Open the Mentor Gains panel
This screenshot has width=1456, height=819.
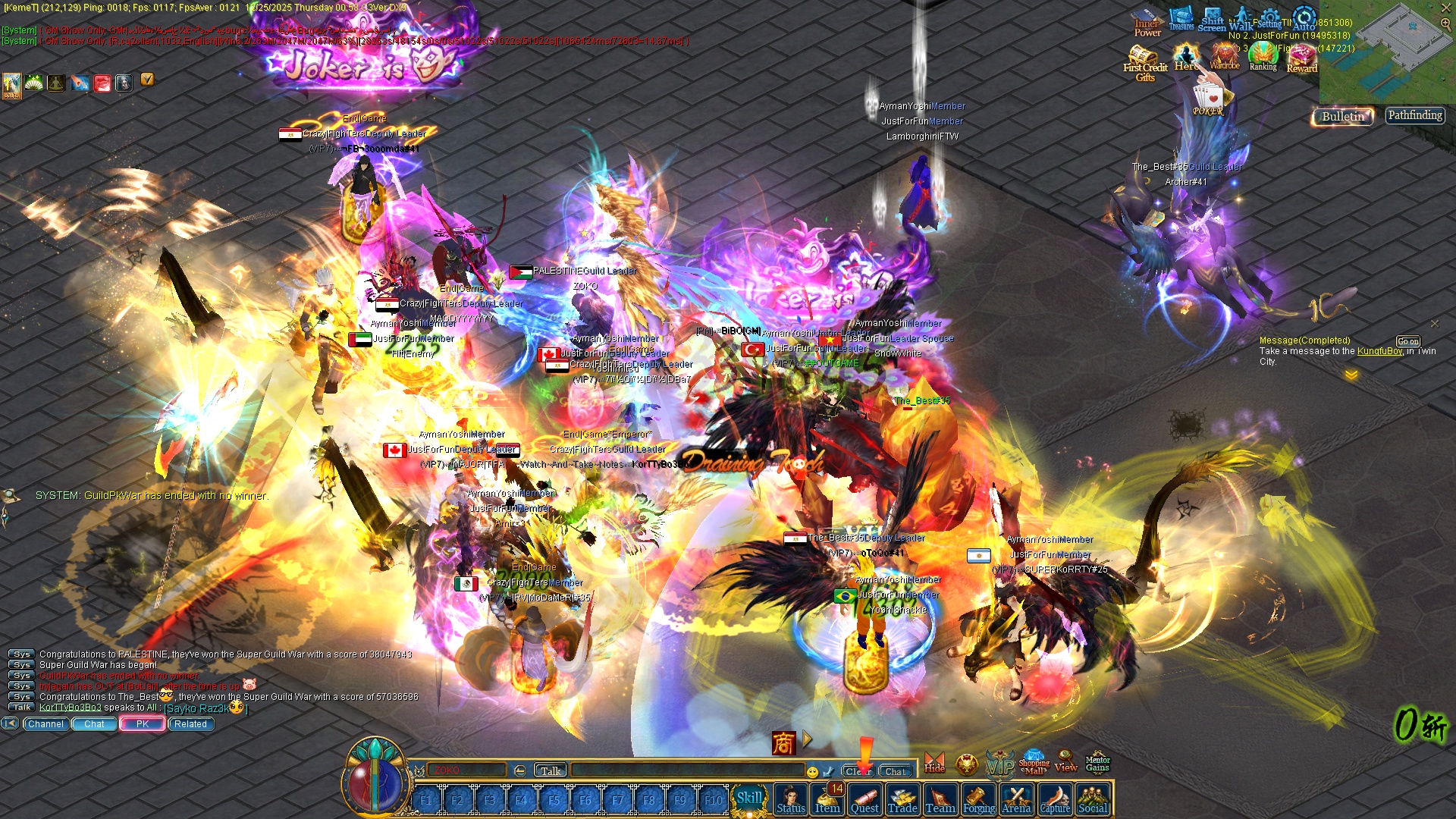pyautogui.click(x=1097, y=763)
